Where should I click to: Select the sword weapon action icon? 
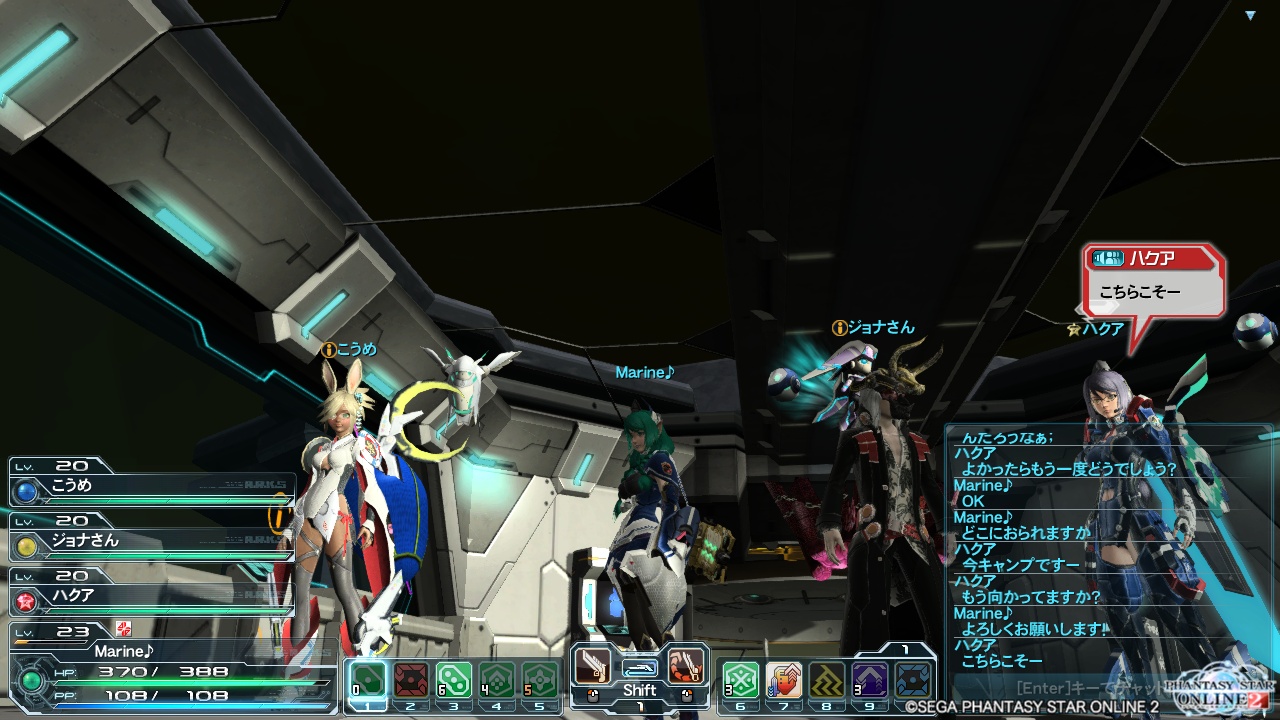point(592,666)
